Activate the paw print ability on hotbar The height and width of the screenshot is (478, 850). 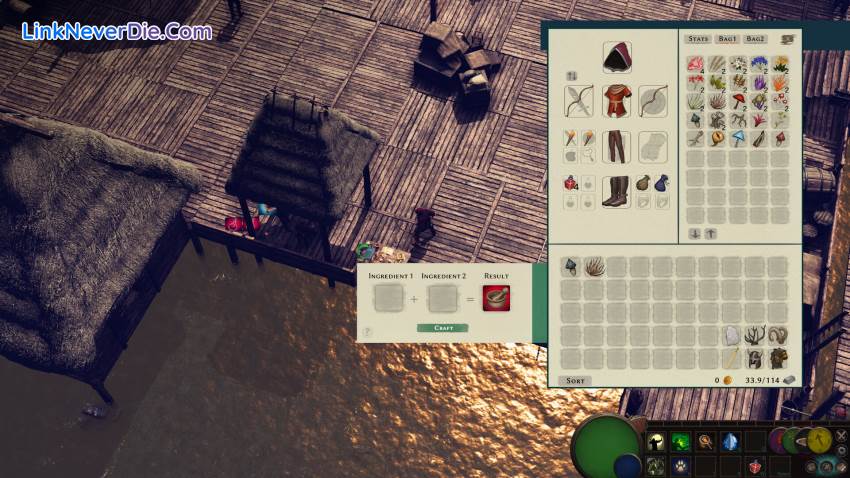pos(681,465)
